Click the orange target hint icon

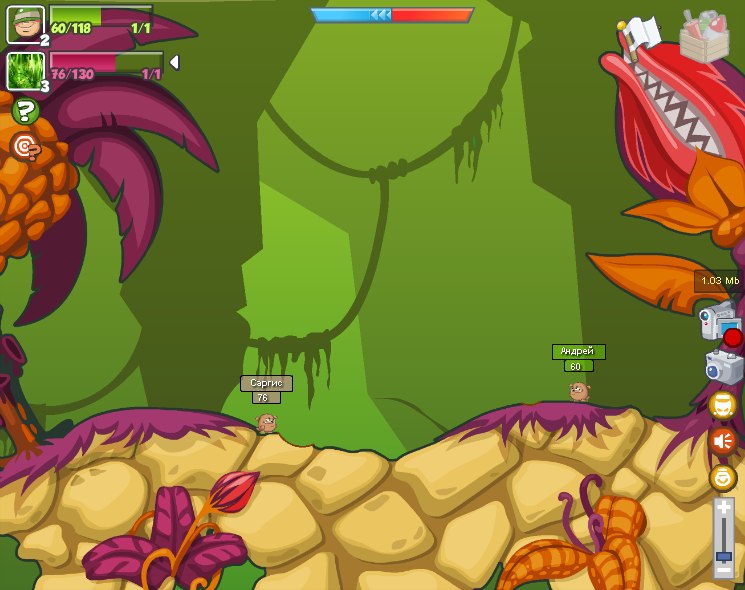pyautogui.click(x=25, y=148)
